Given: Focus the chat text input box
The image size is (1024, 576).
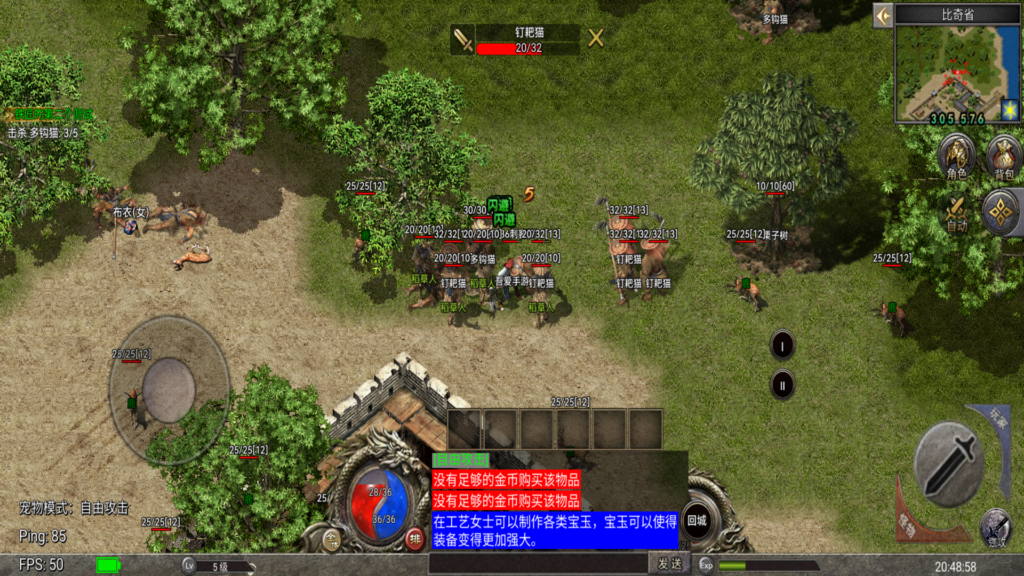Looking at the screenshot, I should (x=538, y=564).
